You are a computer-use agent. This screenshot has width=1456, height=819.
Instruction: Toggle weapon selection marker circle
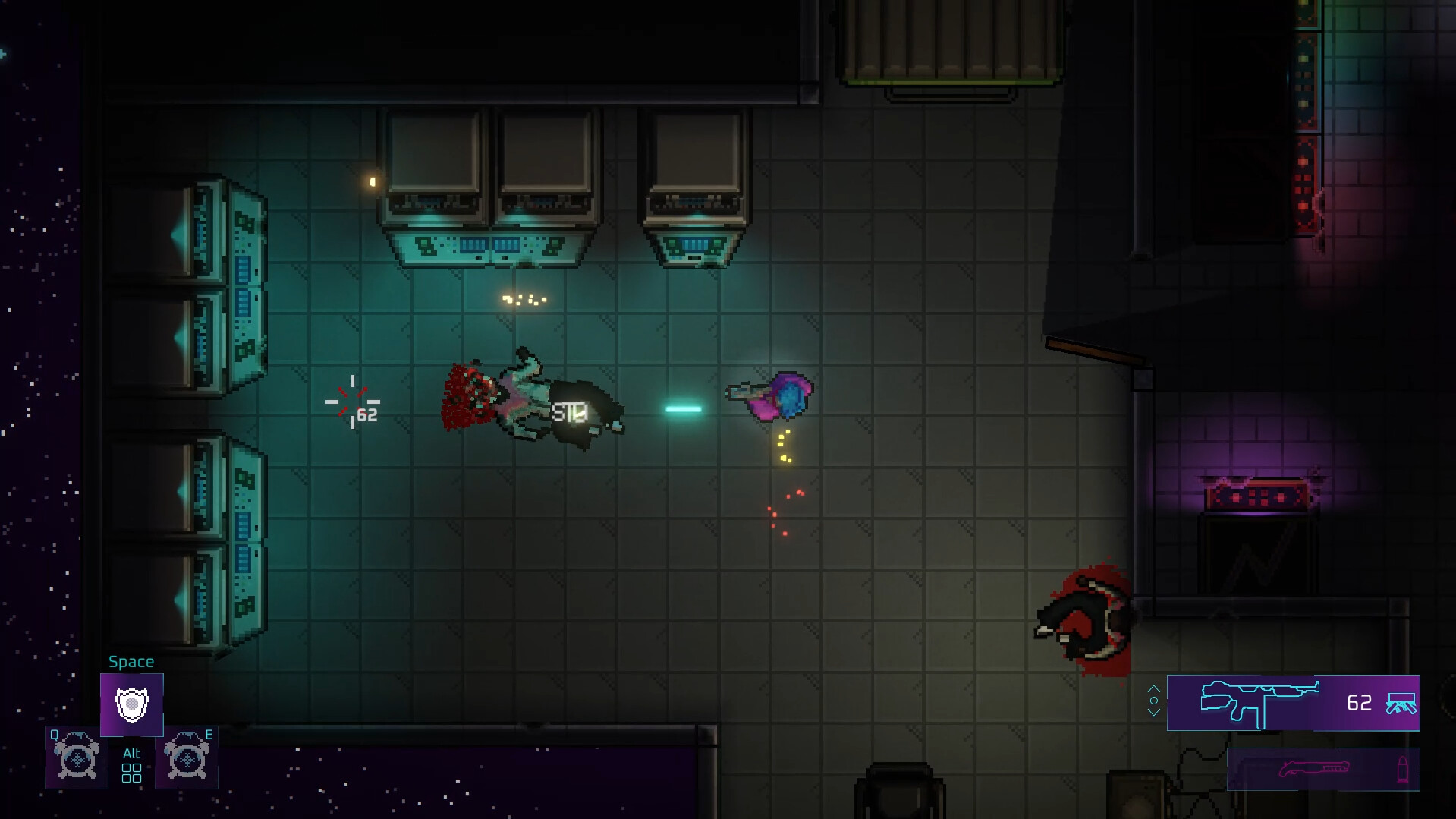click(1154, 701)
